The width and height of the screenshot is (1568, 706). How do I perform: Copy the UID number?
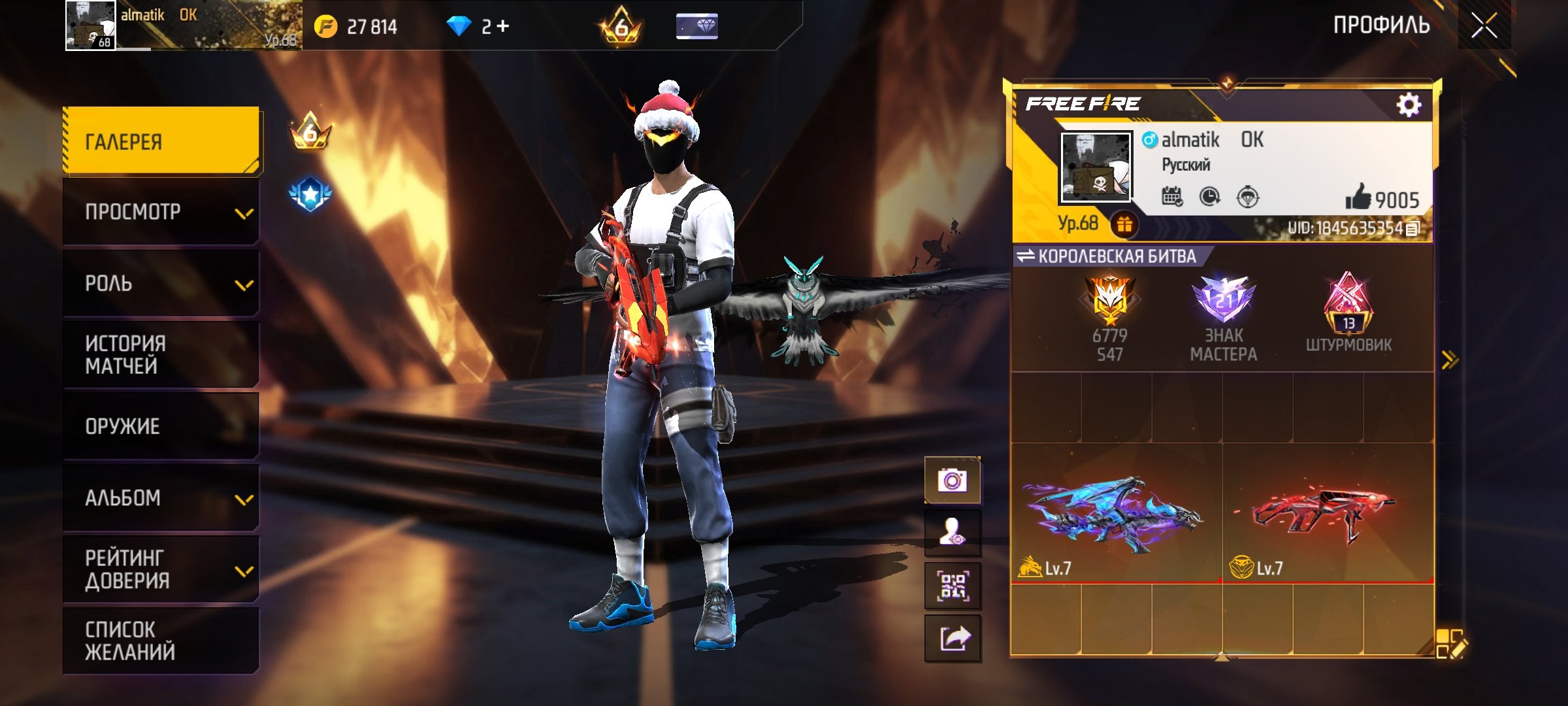[1413, 229]
